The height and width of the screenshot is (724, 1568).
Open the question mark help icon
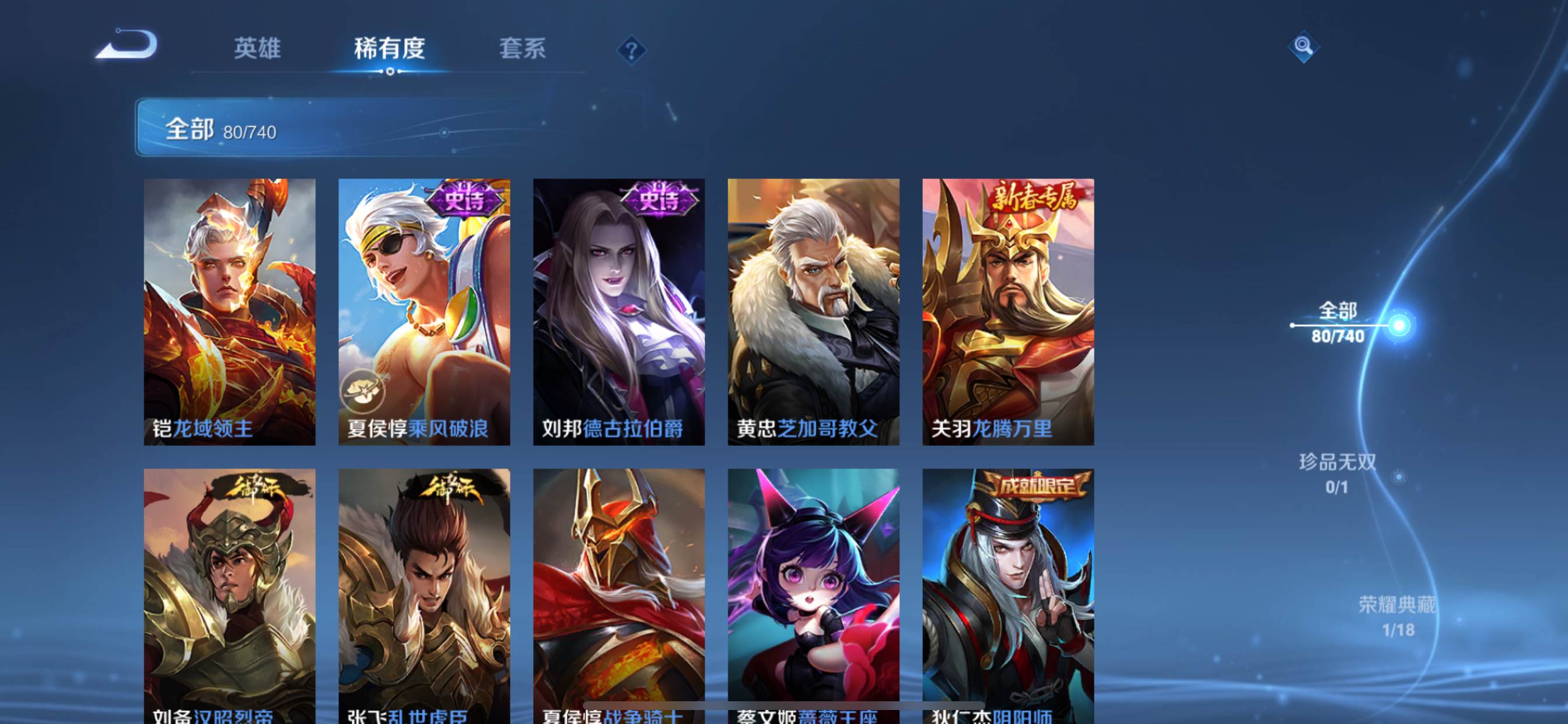pyautogui.click(x=631, y=50)
